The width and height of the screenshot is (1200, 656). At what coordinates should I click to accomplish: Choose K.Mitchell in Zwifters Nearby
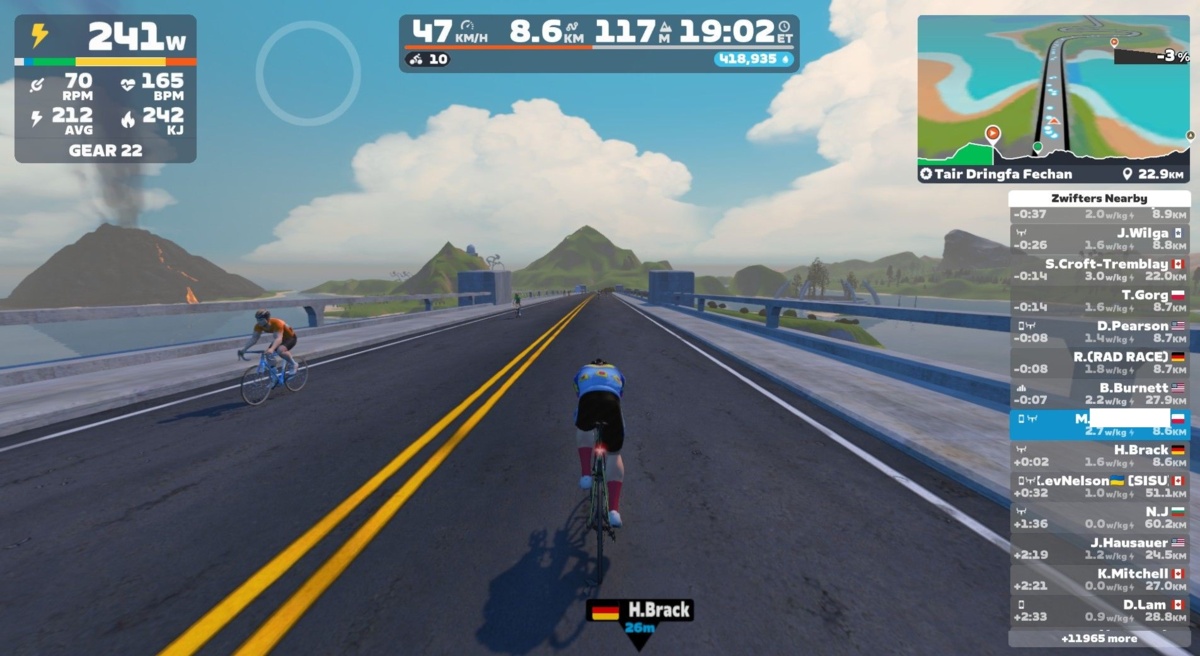[1098, 580]
